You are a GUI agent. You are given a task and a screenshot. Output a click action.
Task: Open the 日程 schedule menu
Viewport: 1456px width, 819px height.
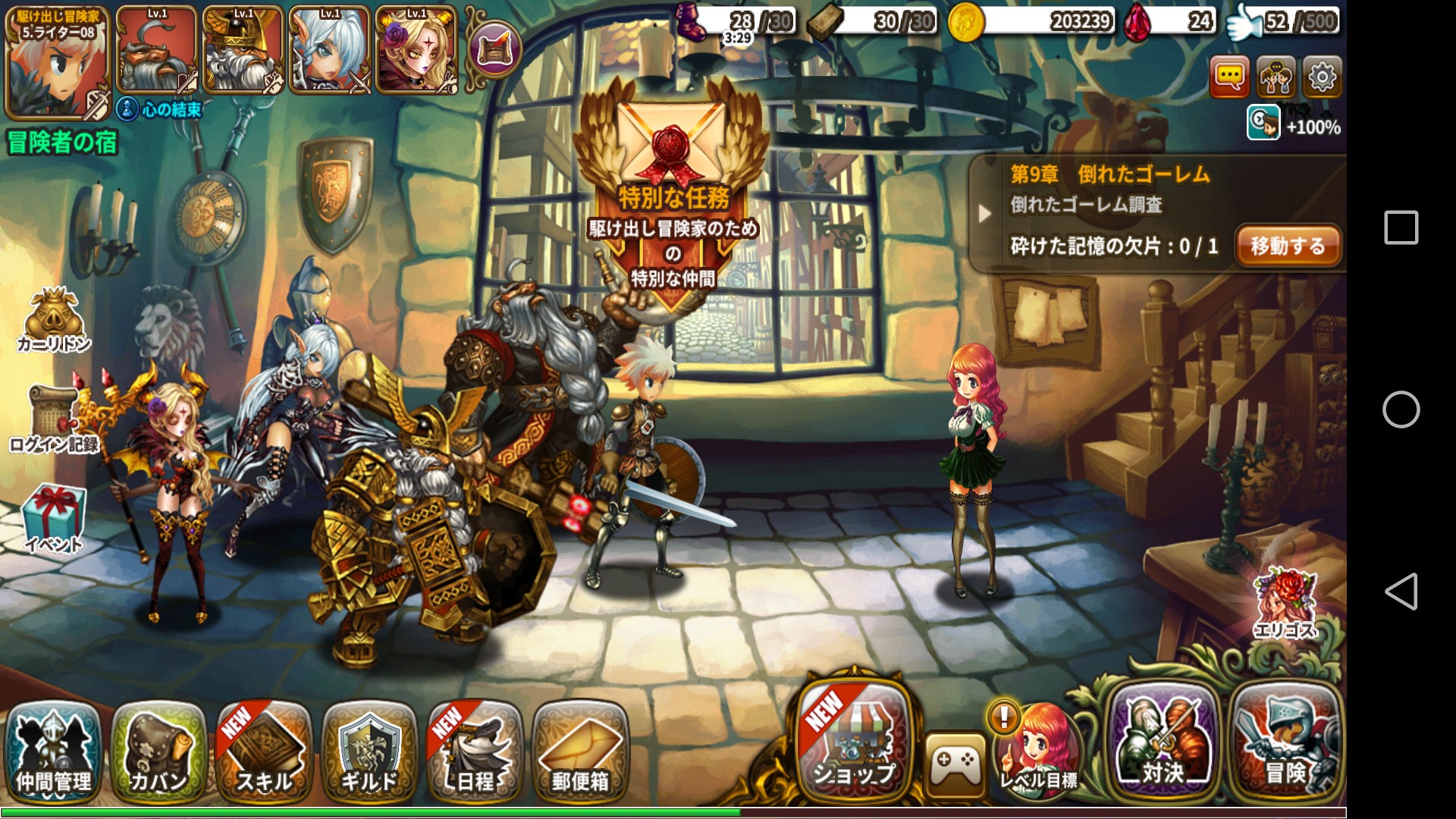475,752
